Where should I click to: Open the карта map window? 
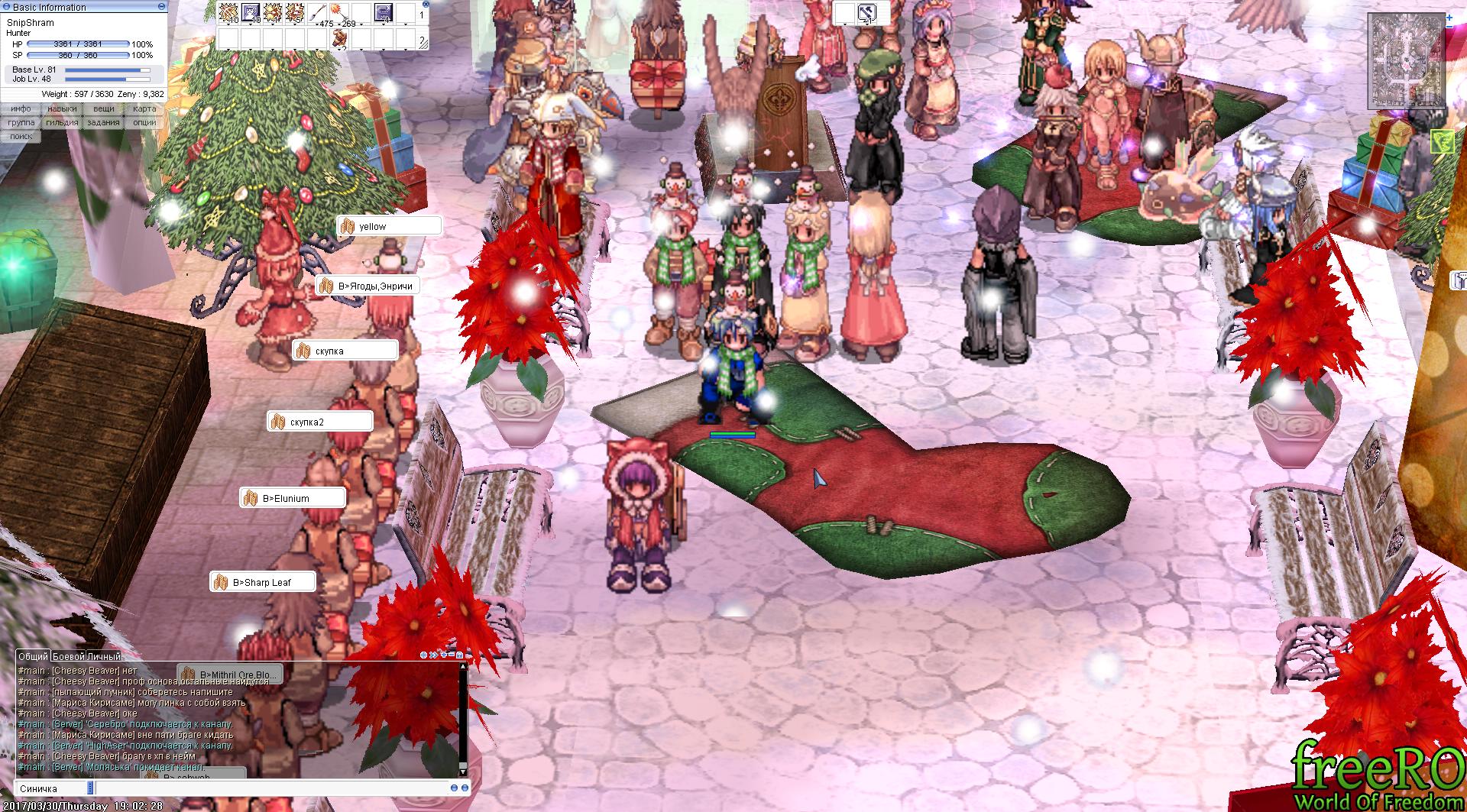pyautogui.click(x=144, y=109)
